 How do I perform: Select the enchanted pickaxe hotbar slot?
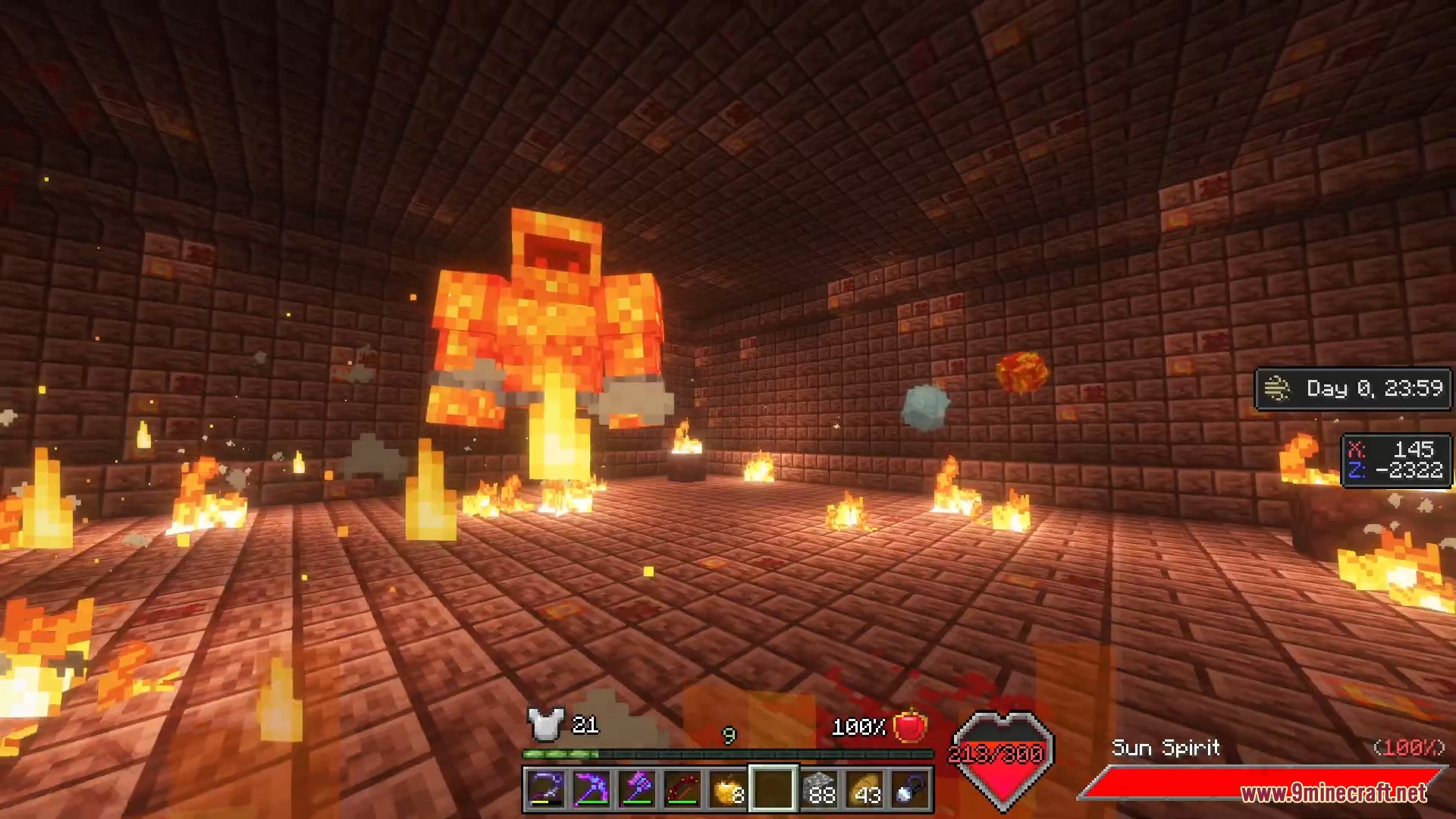[x=591, y=789]
